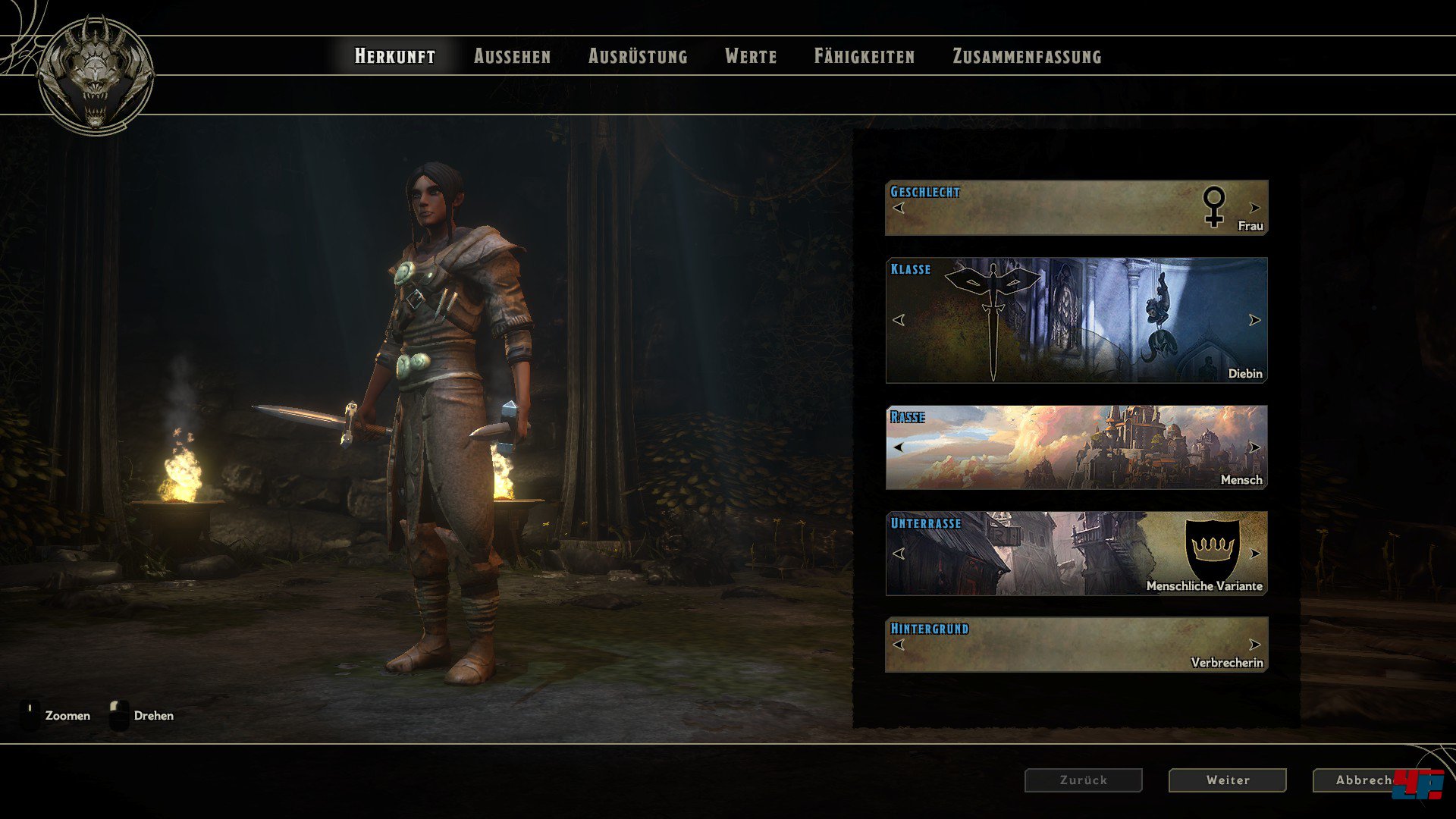This screenshot has width=1456, height=819.
Task: Select next Rasse with right arrow
Action: [1255, 447]
